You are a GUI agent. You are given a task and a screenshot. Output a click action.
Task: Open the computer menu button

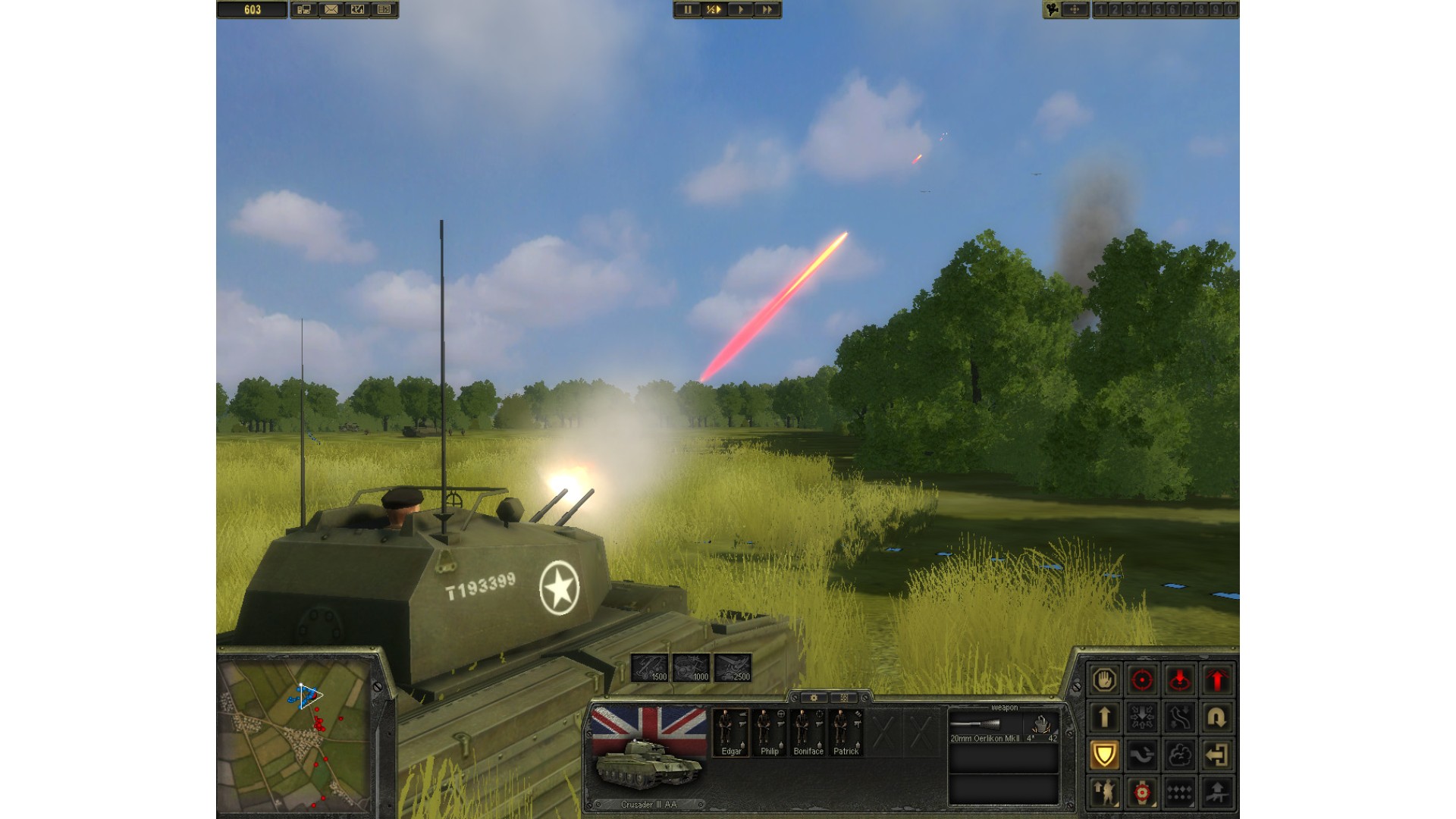pos(305,10)
